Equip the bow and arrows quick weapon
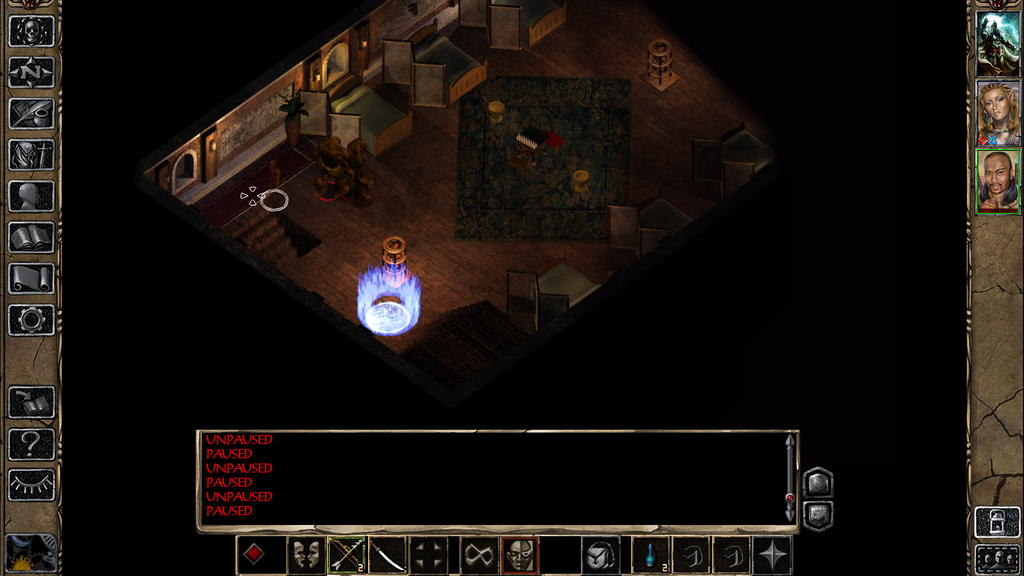The image size is (1024, 576). (x=346, y=555)
